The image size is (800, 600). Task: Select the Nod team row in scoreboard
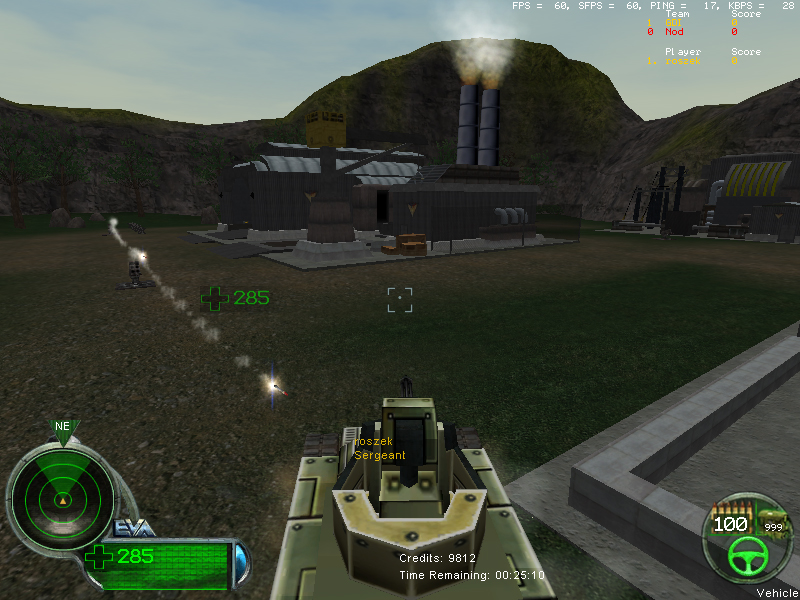tap(692, 32)
